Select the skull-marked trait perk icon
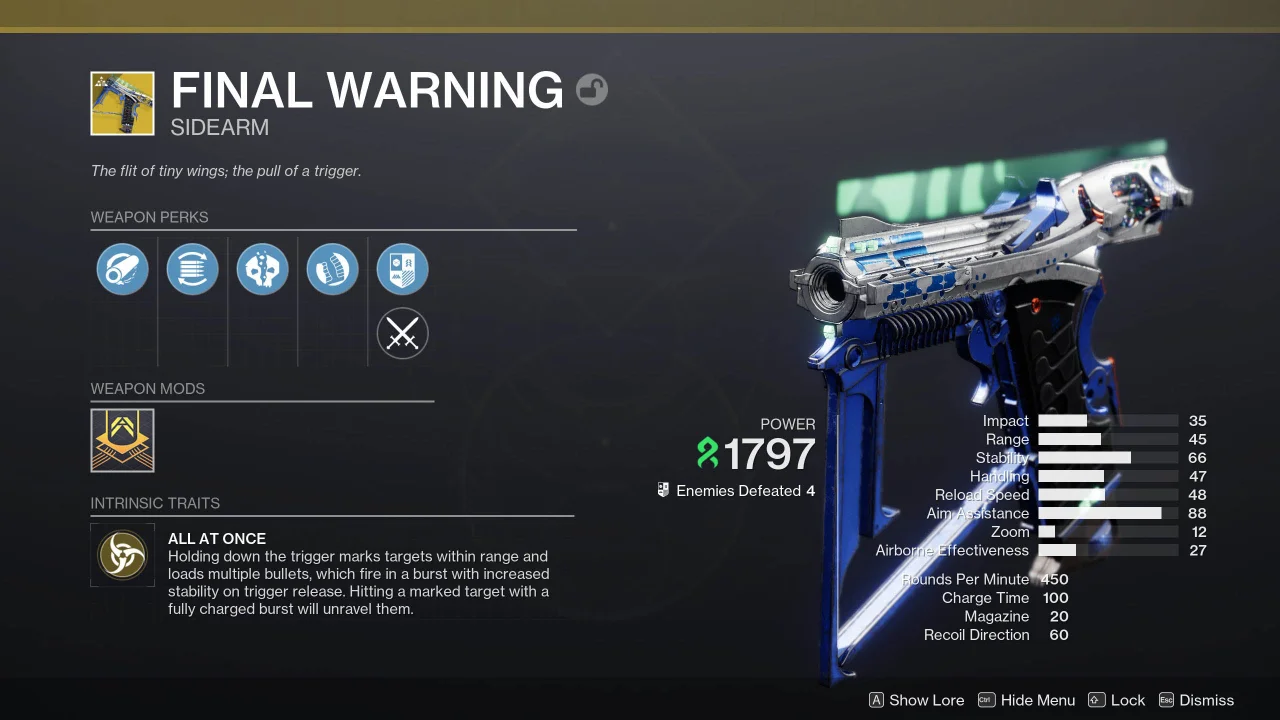 pos(262,269)
